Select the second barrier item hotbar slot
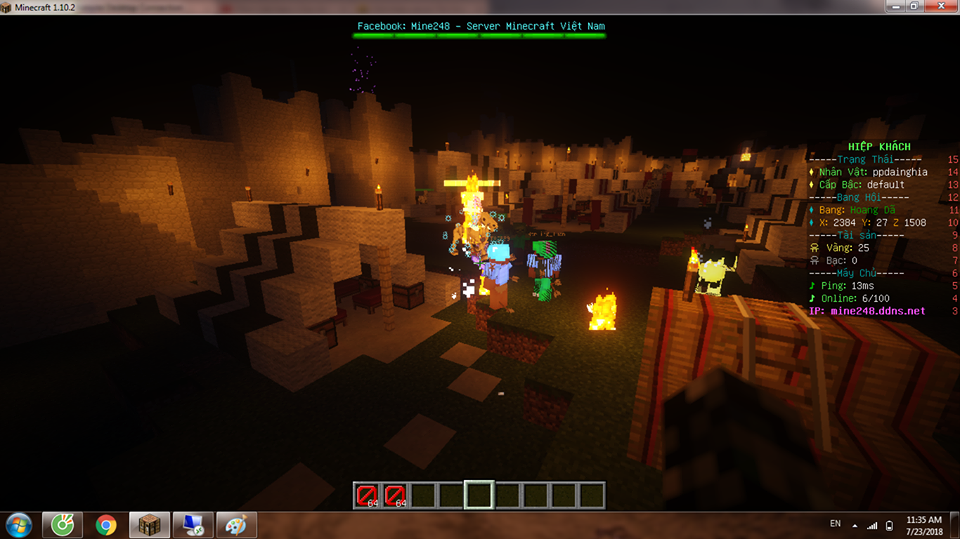The image size is (960, 539). tap(396, 494)
